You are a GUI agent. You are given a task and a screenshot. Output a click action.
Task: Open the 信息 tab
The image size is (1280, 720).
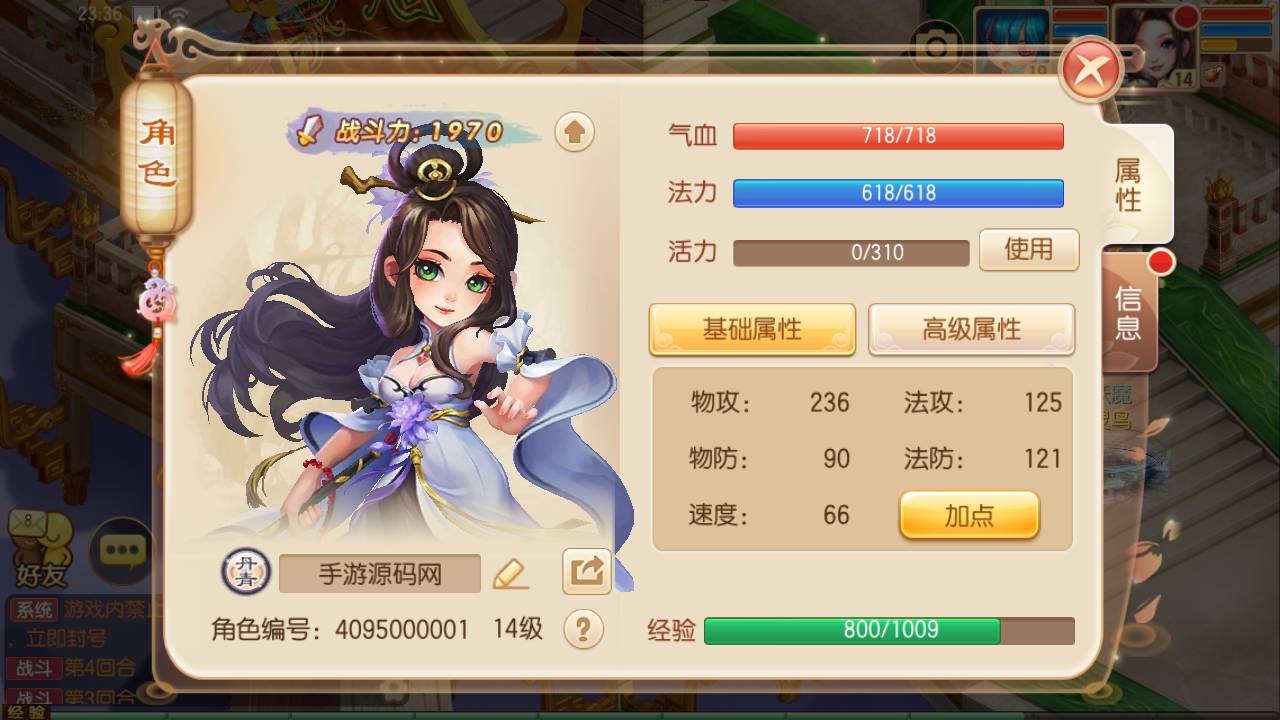[x=1128, y=312]
